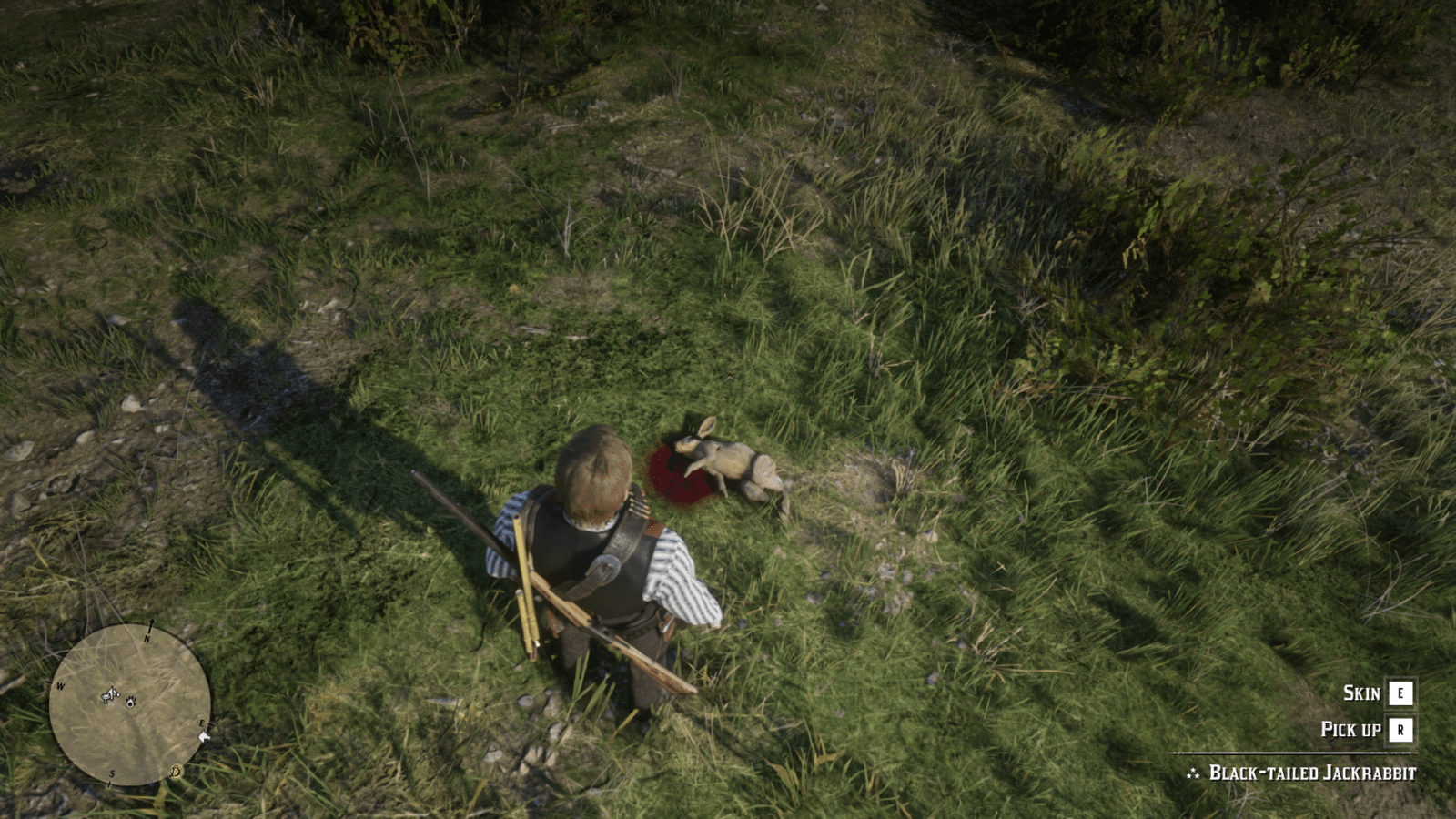Click the W compass letter on the minimap
1456x819 pixels.
click(60, 685)
